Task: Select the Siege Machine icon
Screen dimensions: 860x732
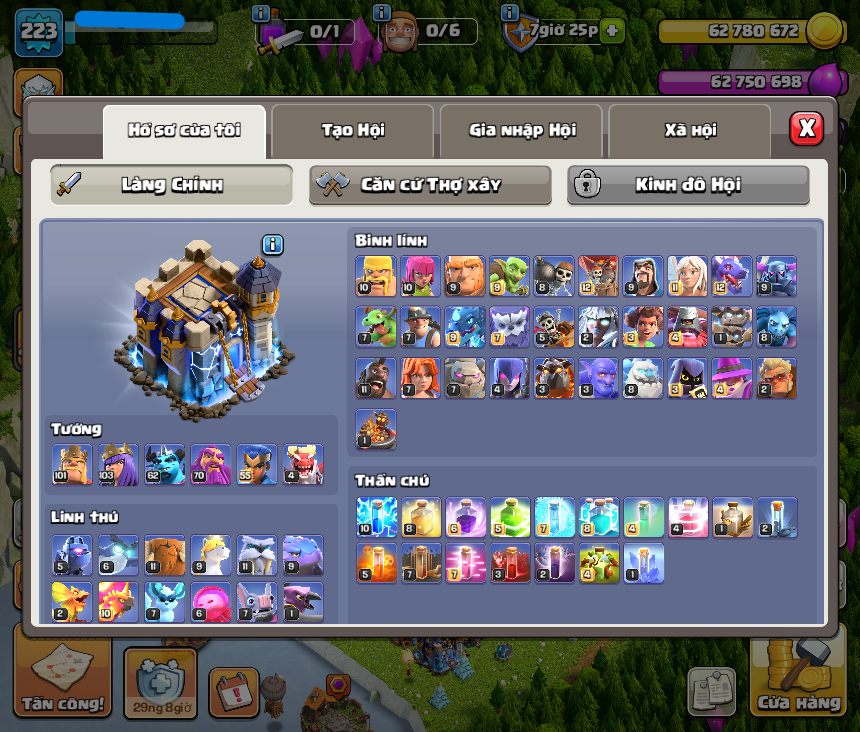Action: tap(375, 429)
